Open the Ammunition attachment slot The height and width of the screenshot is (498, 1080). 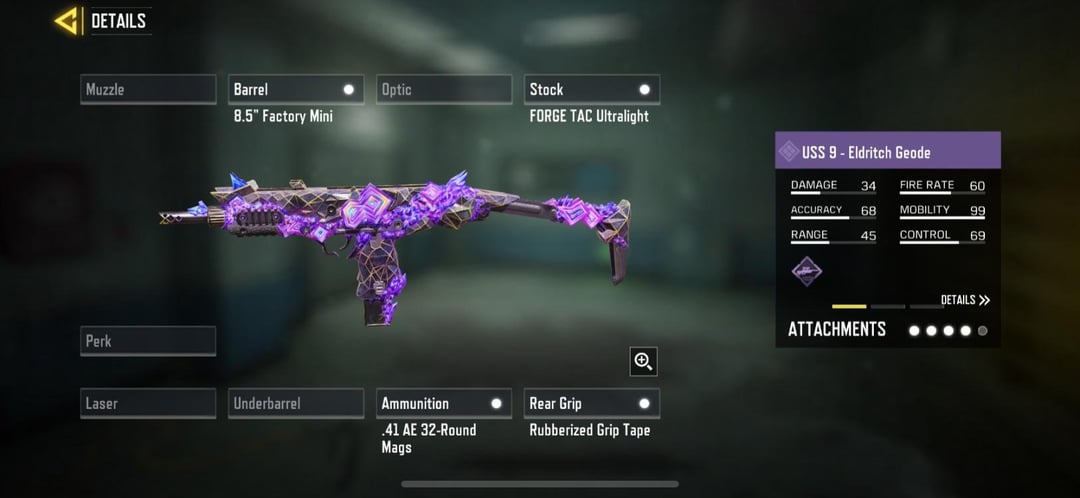444,403
